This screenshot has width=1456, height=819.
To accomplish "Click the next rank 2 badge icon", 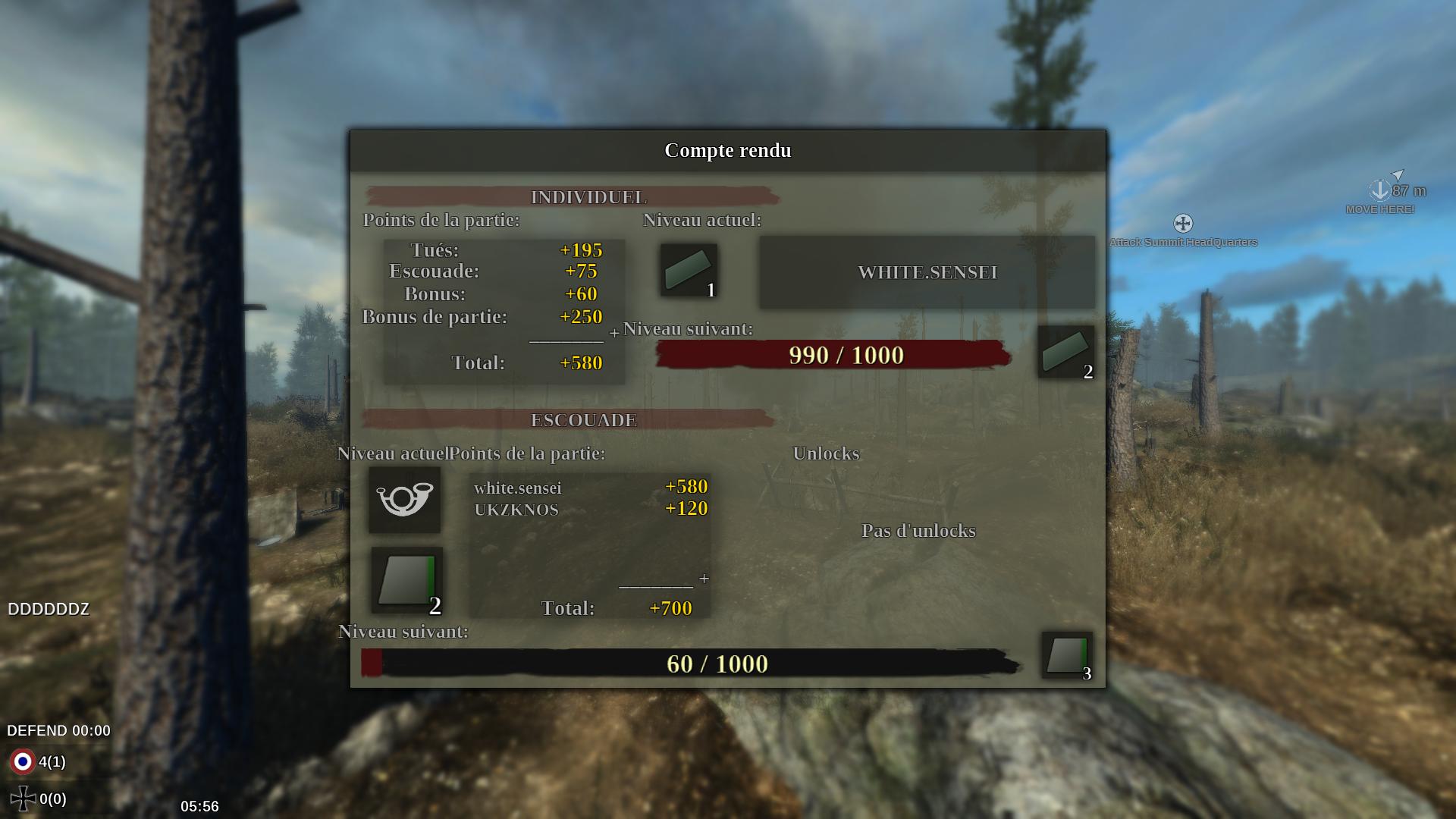I will tap(1065, 352).
